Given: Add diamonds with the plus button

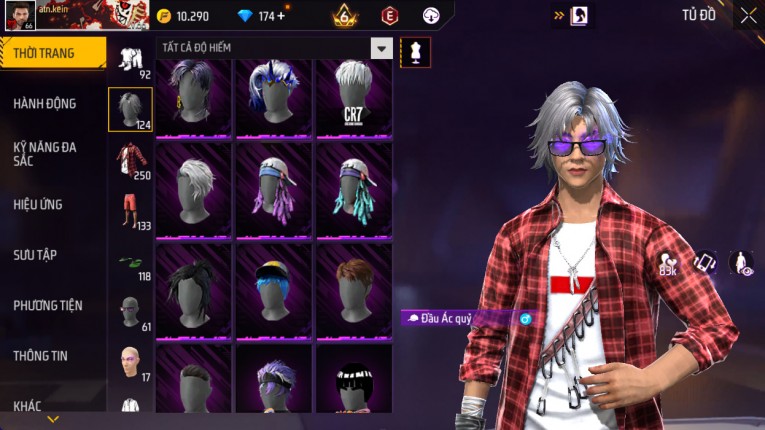Looking at the screenshot, I should pyautogui.click(x=281, y=16).
